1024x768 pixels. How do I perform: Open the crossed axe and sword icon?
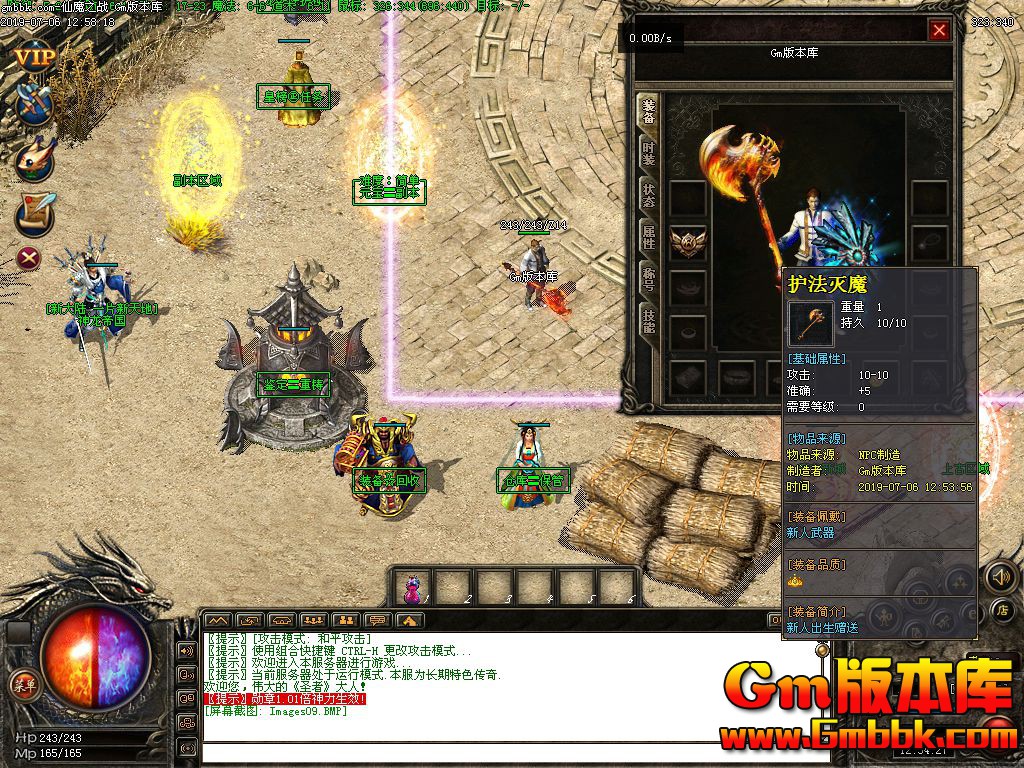[x=34, y=102]
